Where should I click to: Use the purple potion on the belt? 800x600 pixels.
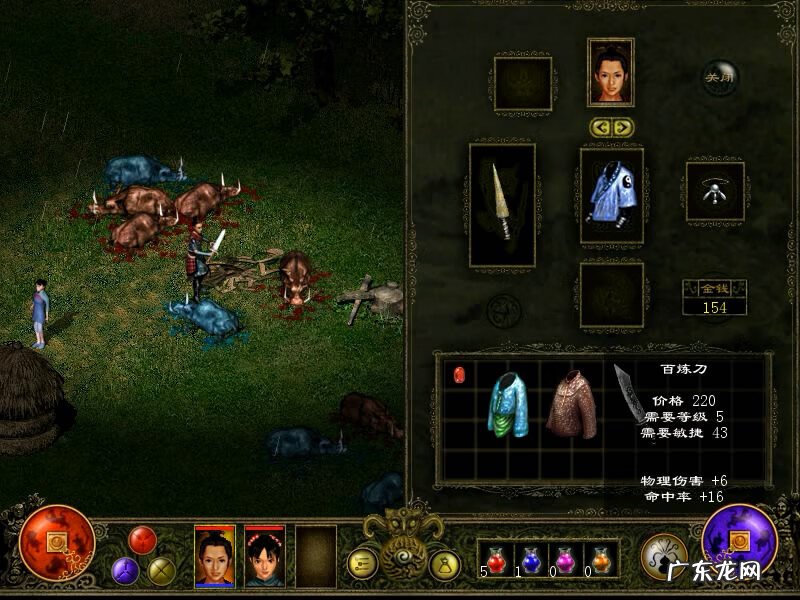pos(566,562)
